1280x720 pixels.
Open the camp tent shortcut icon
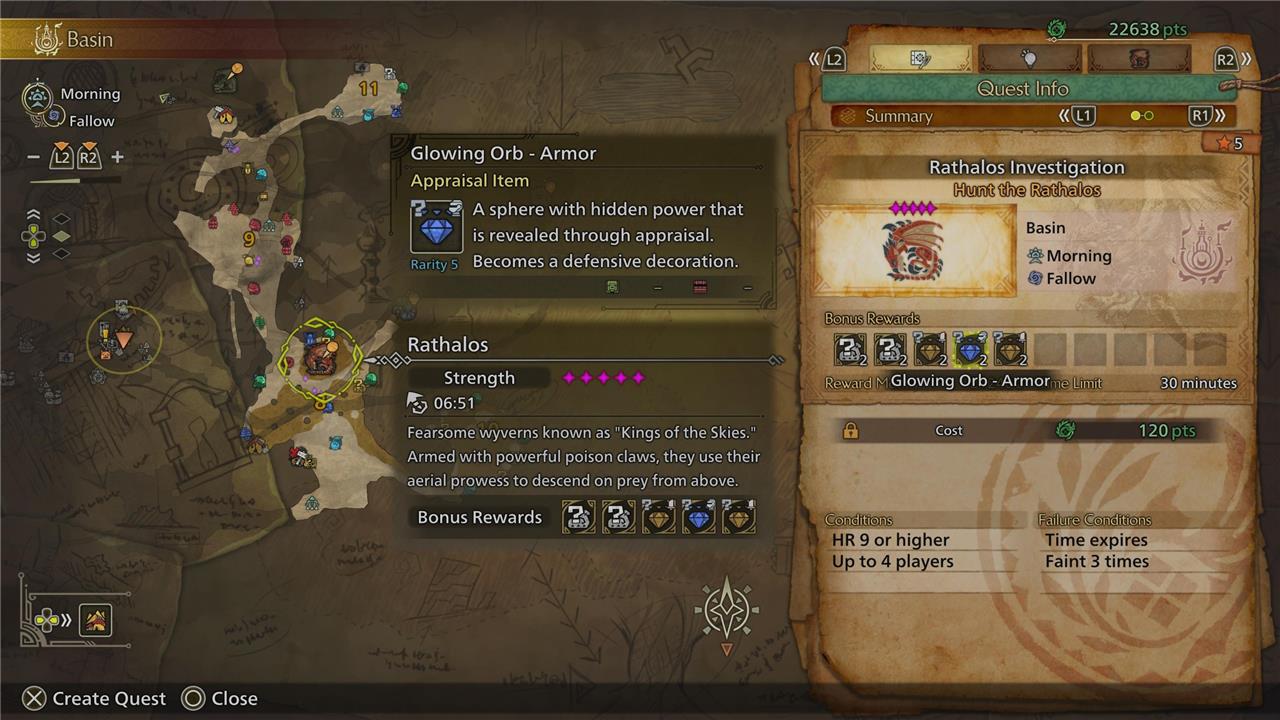click(95, 621)
